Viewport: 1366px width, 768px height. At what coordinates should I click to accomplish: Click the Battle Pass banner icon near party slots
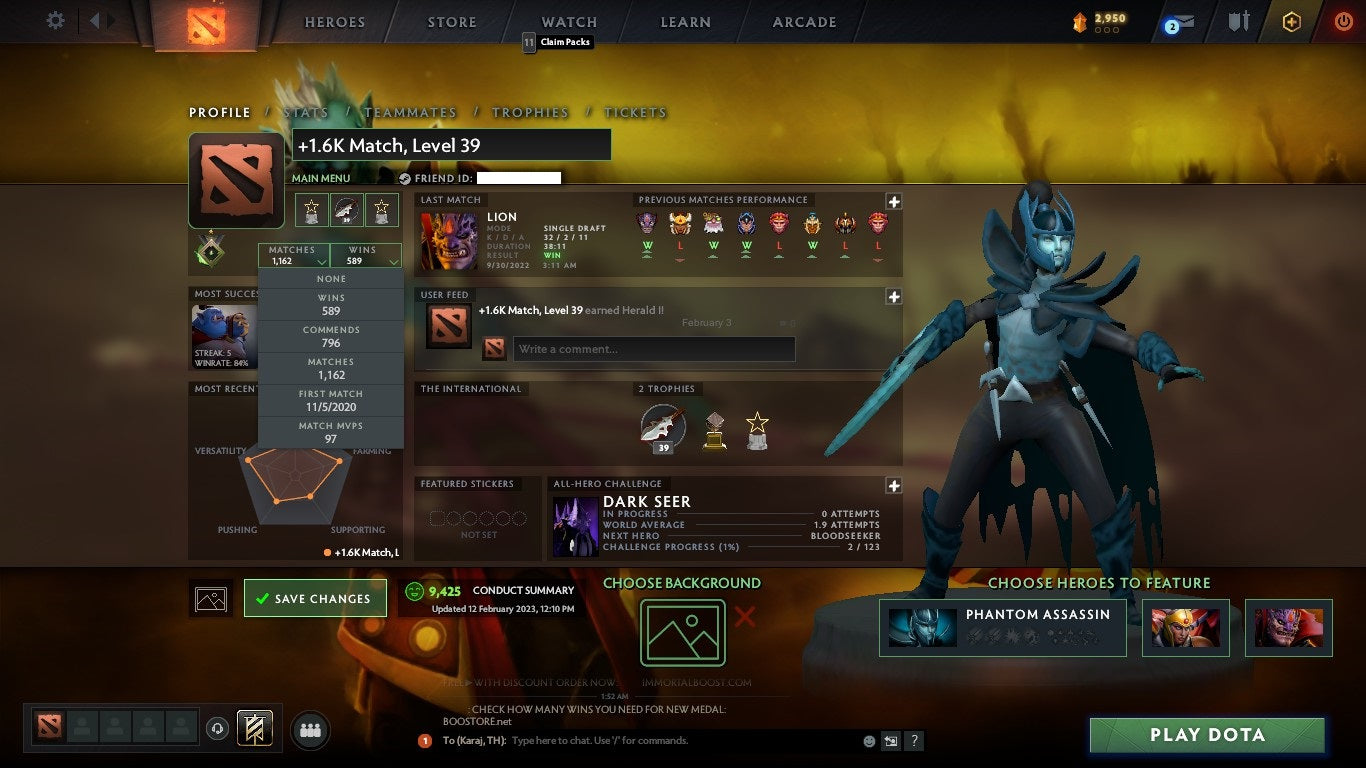click(x=253, y=728)
